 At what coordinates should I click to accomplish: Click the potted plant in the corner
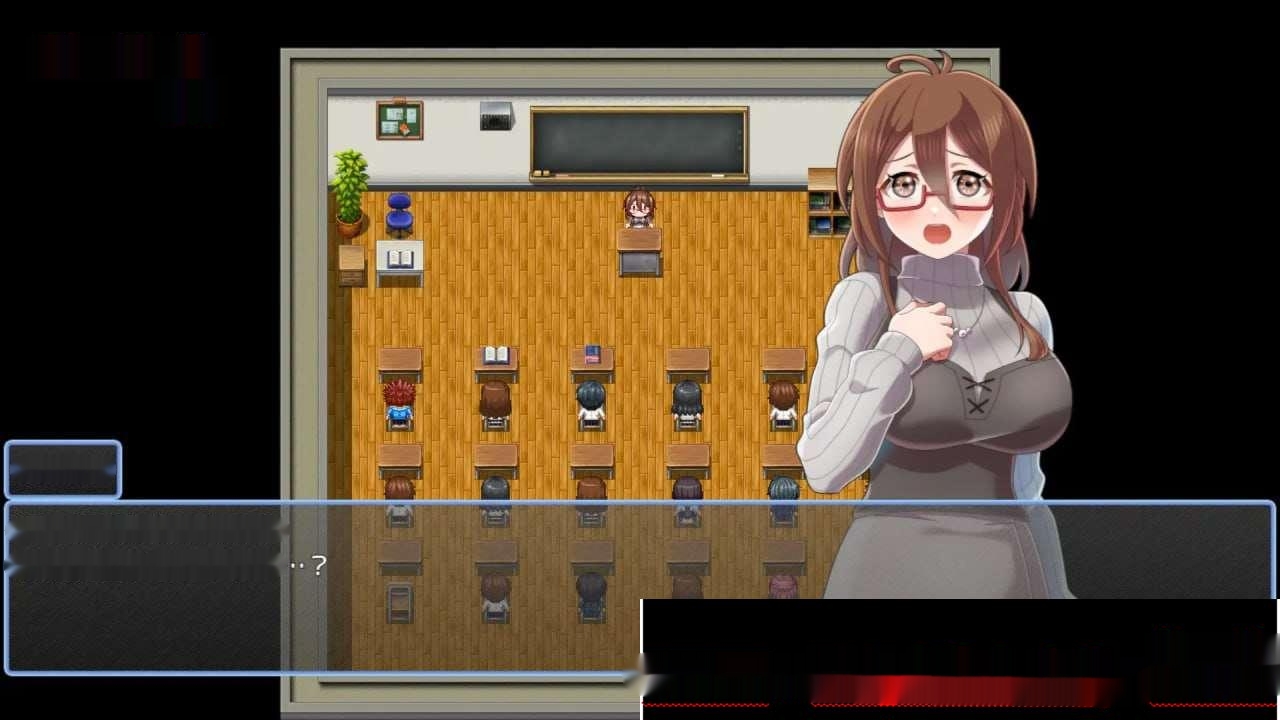(351, 190)
